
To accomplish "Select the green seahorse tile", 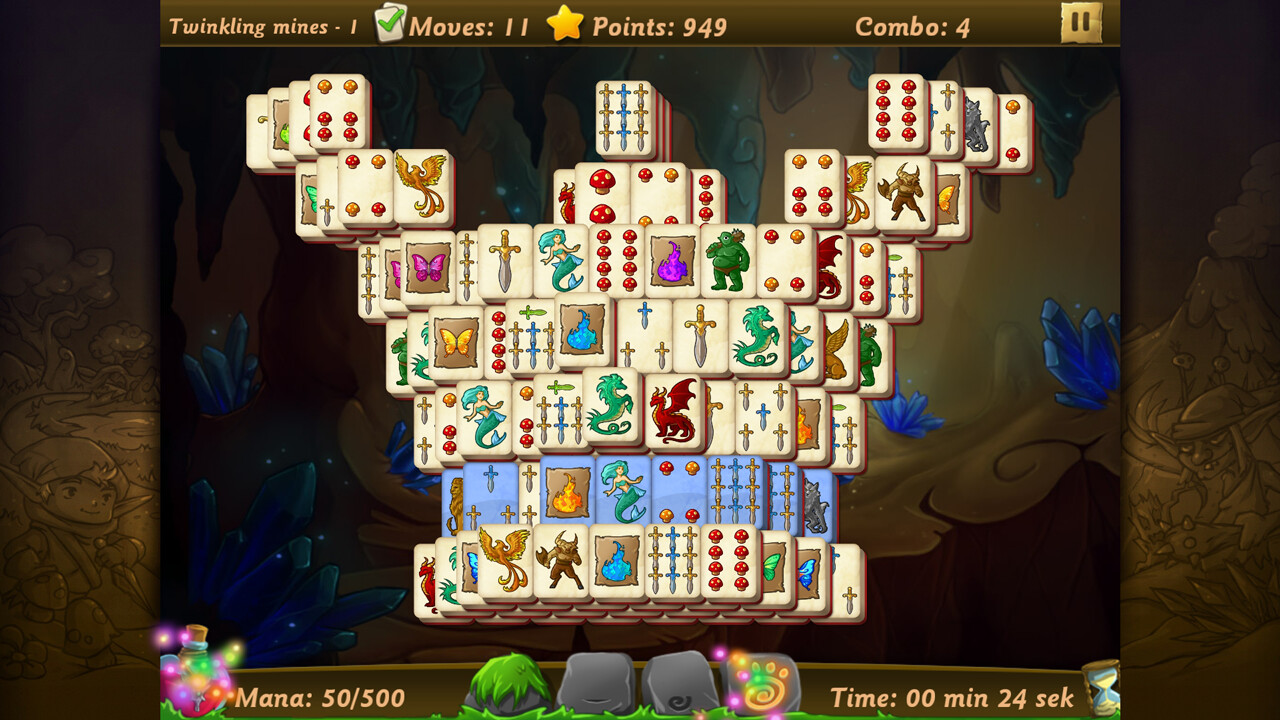I will tap(758, 340).
